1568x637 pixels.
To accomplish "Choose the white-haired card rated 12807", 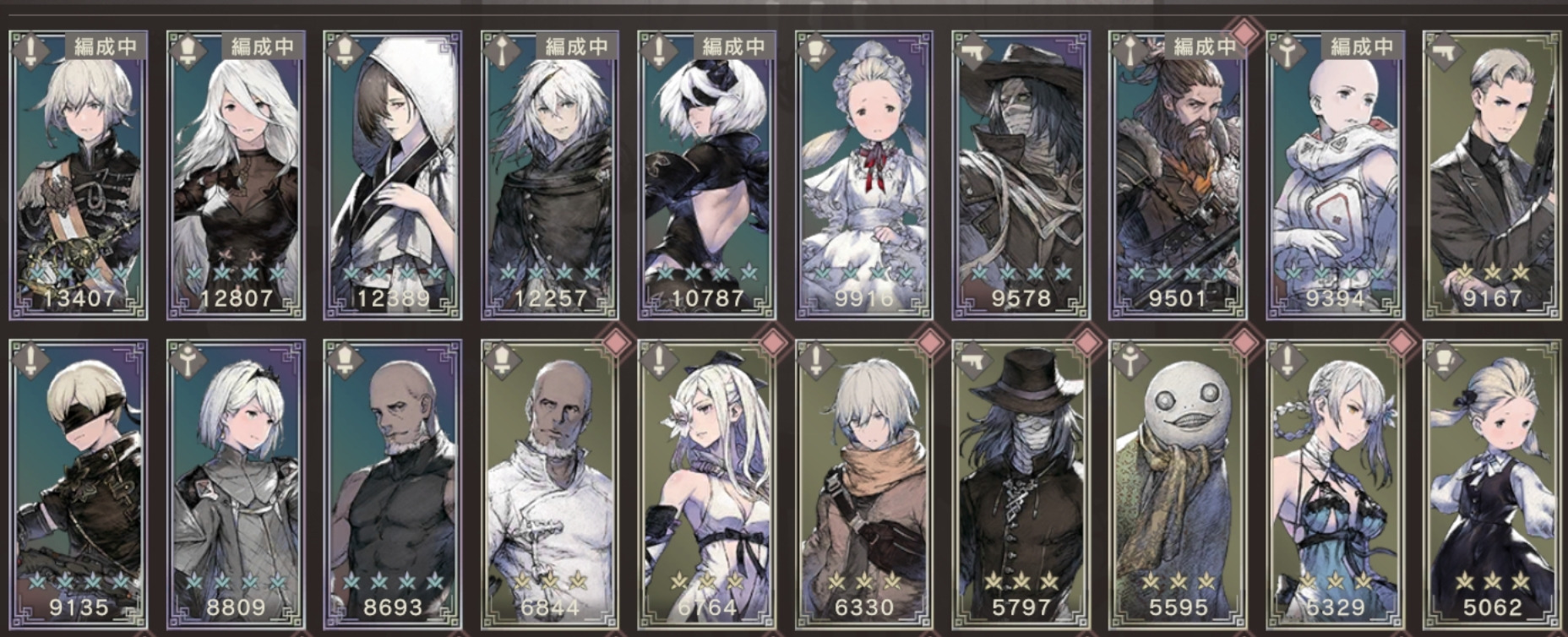I will coord(236,176).
